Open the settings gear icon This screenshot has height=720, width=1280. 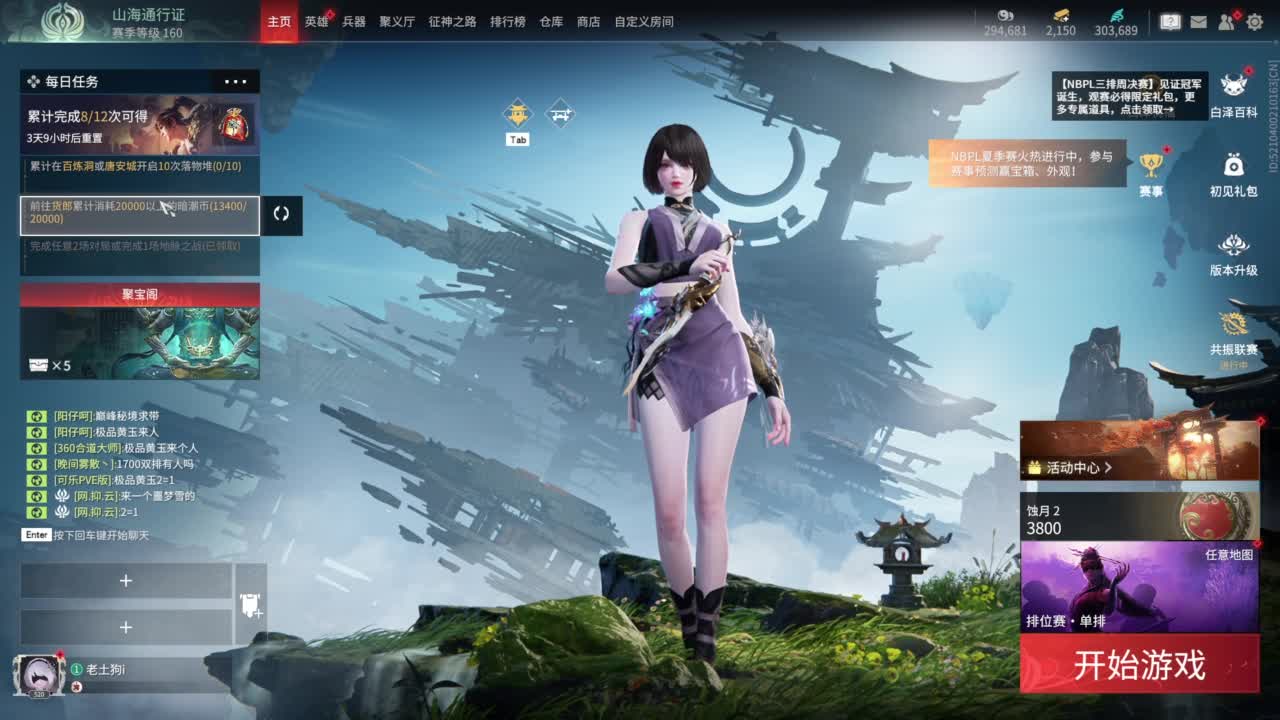(1256, 22)
